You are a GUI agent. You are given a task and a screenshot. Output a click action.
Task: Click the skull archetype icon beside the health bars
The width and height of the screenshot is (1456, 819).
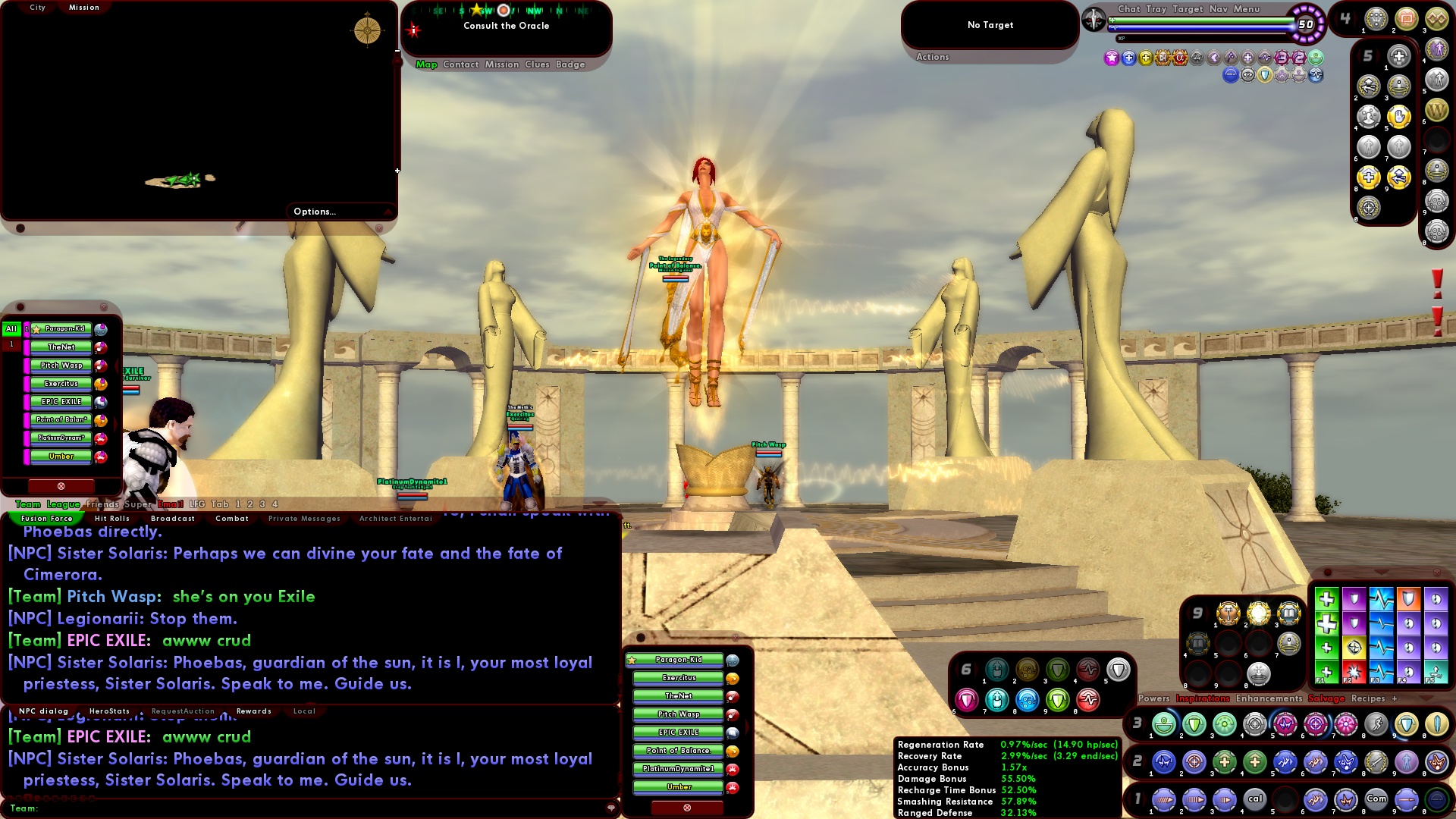pyautogui.click(x=1093, y=20)
